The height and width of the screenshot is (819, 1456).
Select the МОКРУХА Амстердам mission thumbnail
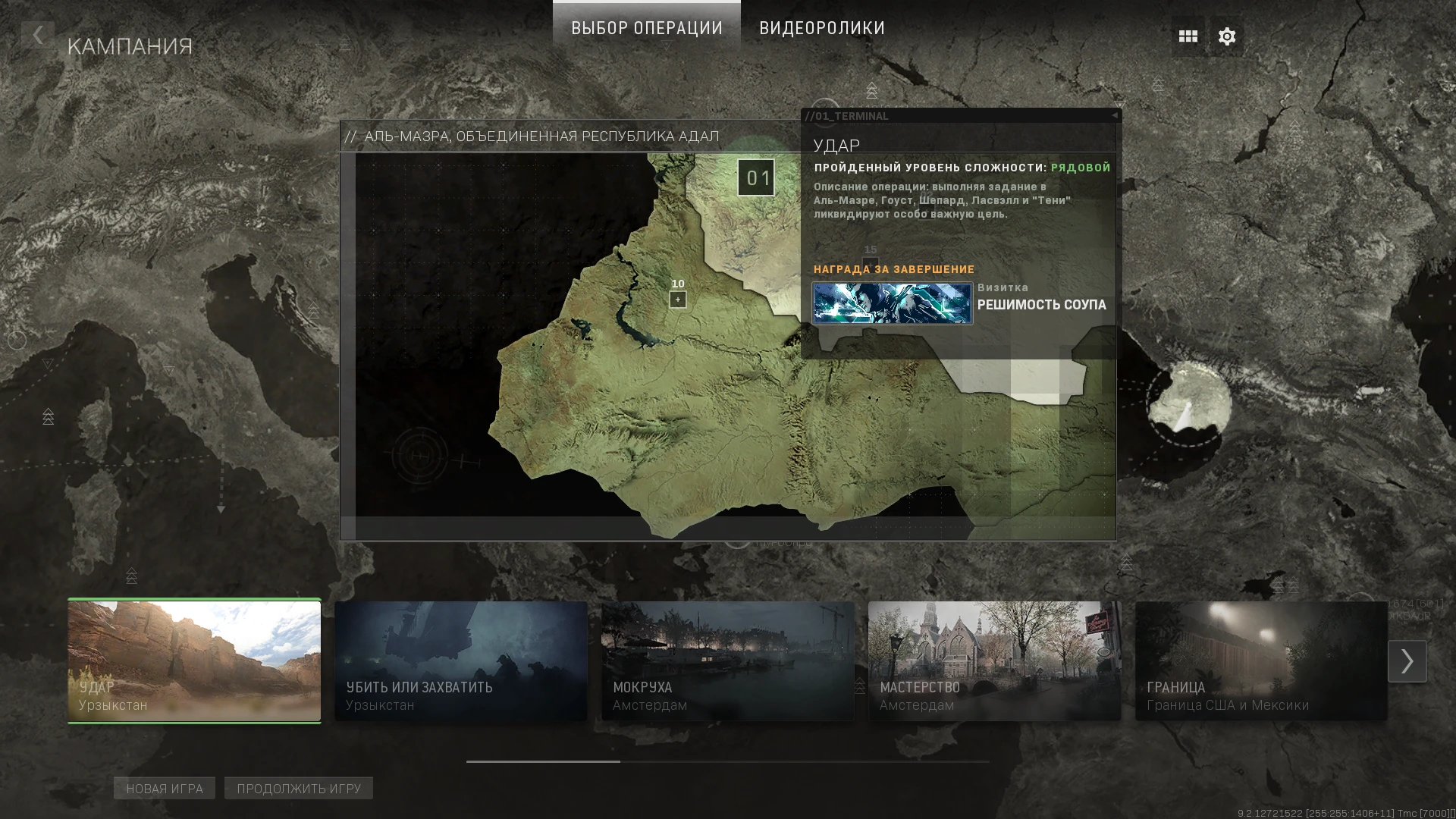(727, 660)
